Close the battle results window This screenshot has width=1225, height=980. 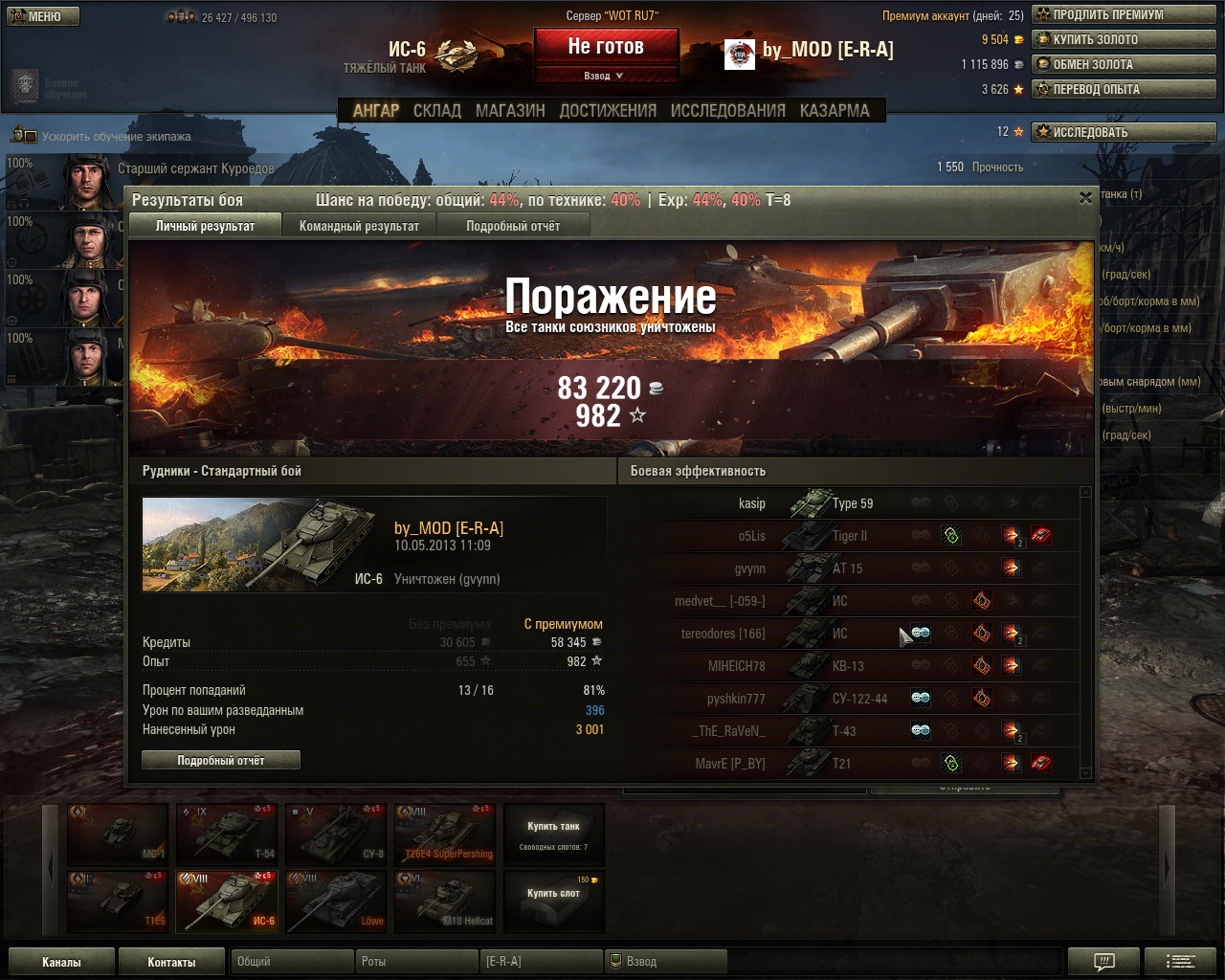click(x=1085, y=198)
